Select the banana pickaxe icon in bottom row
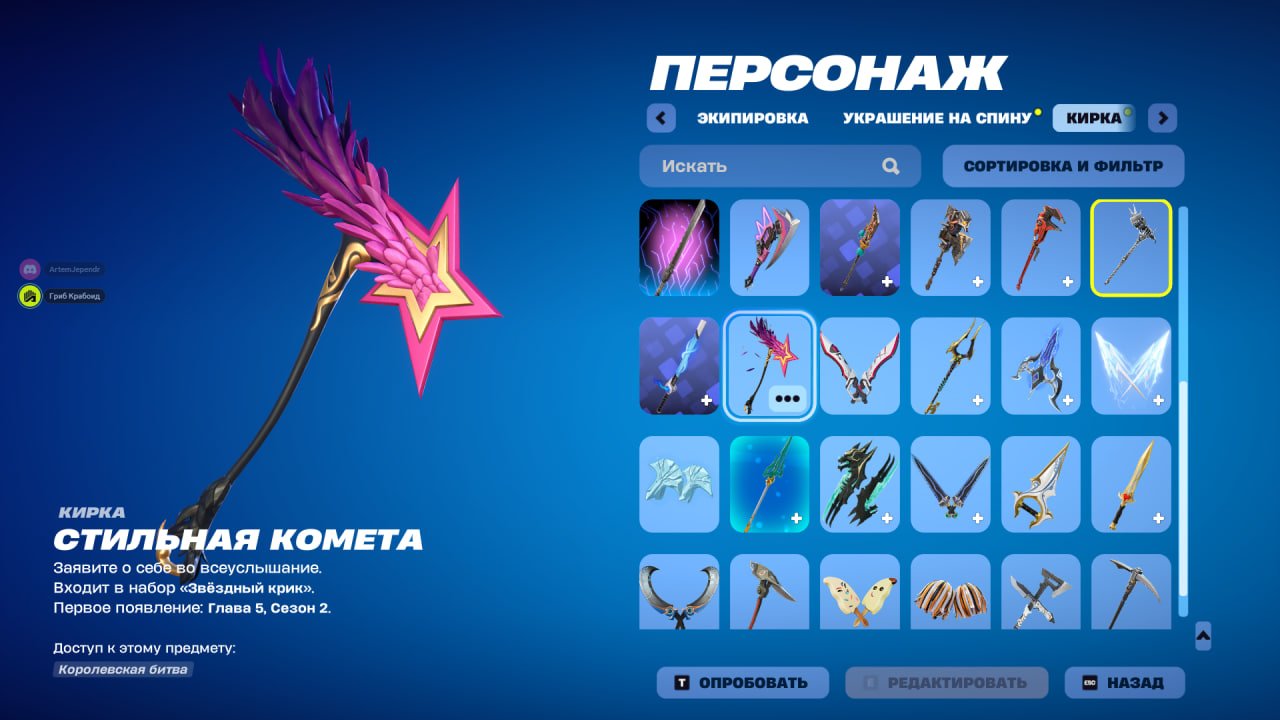1280x720 pixels. (860, 595)
